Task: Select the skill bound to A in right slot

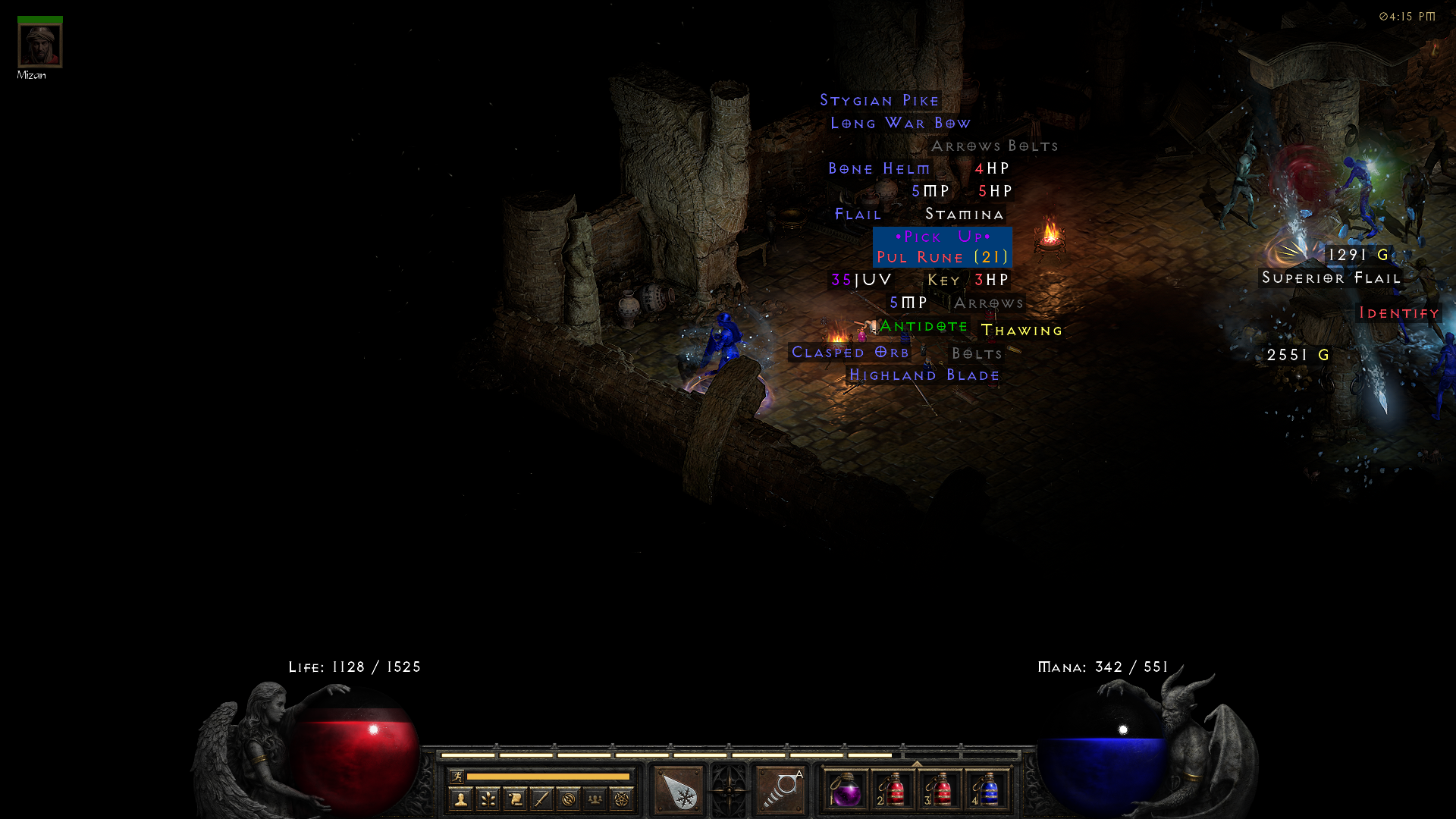Action: point(780,791)
